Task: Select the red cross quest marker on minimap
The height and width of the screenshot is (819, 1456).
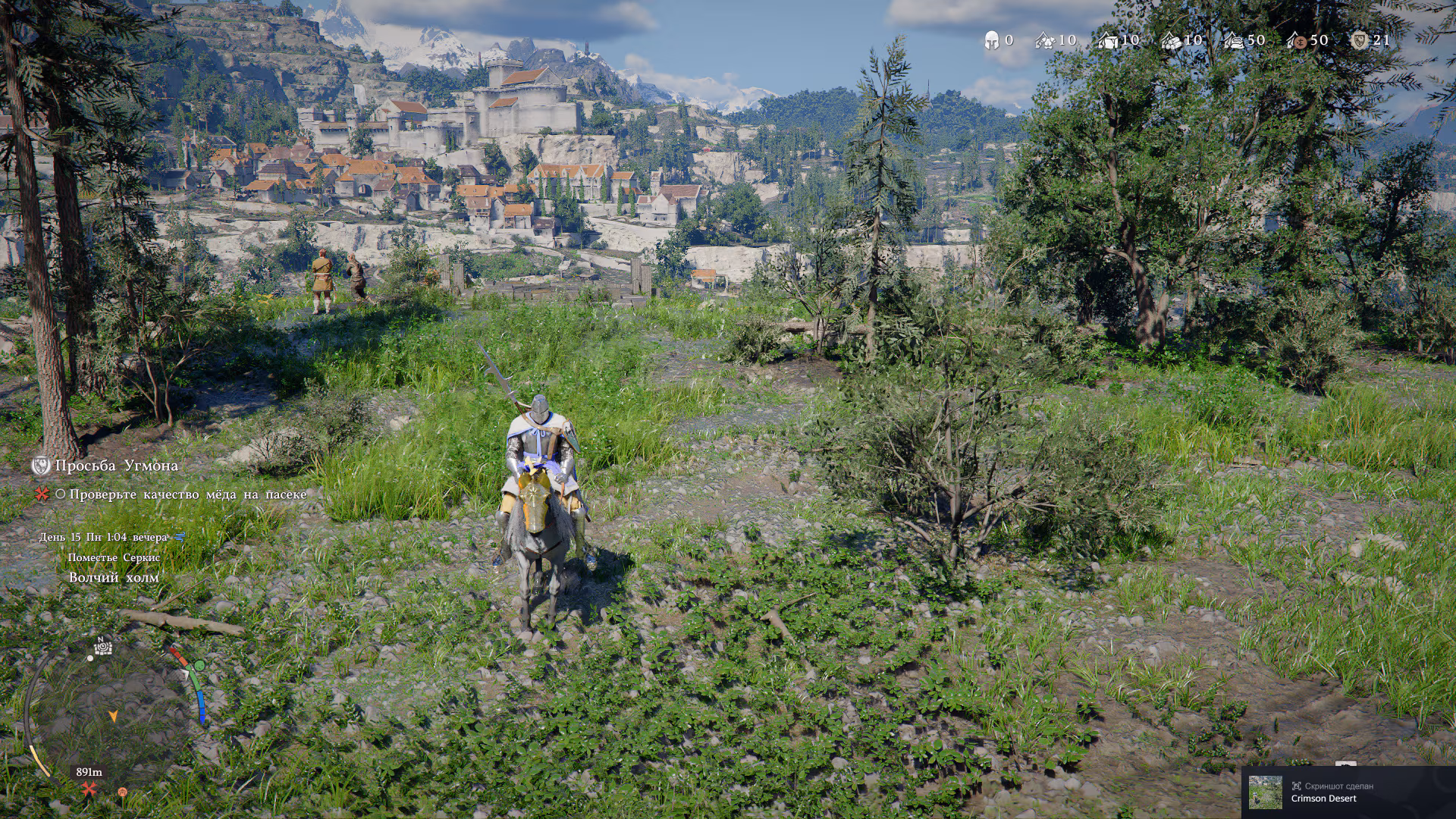Action: coord(89,789)
